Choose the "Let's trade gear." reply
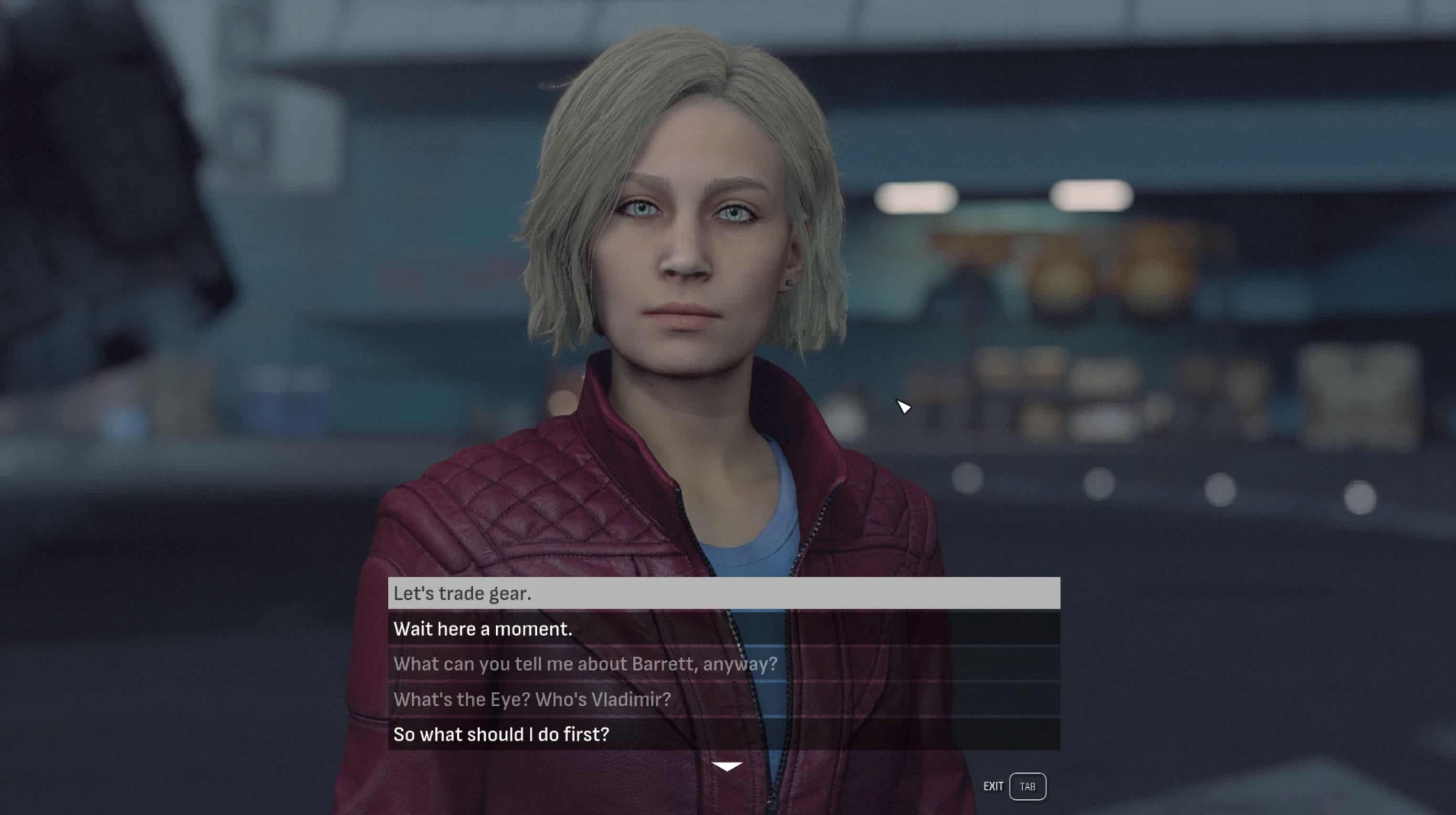Viewport: 1456px width, 815px height. pyautogui.click(x=723, y=593)
